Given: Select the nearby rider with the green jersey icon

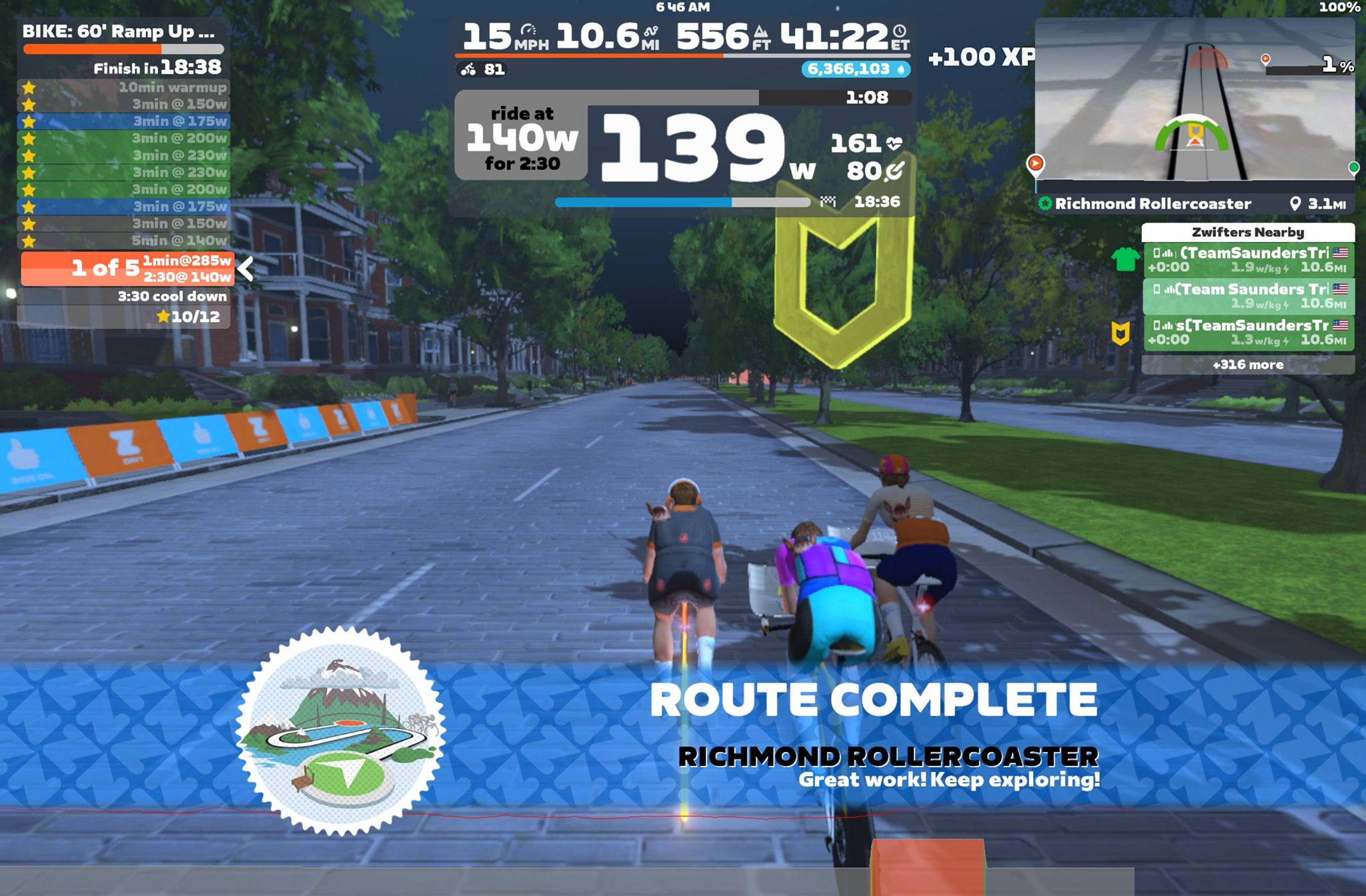Looking at the screenshot, I should click(x=1247, y=259).
